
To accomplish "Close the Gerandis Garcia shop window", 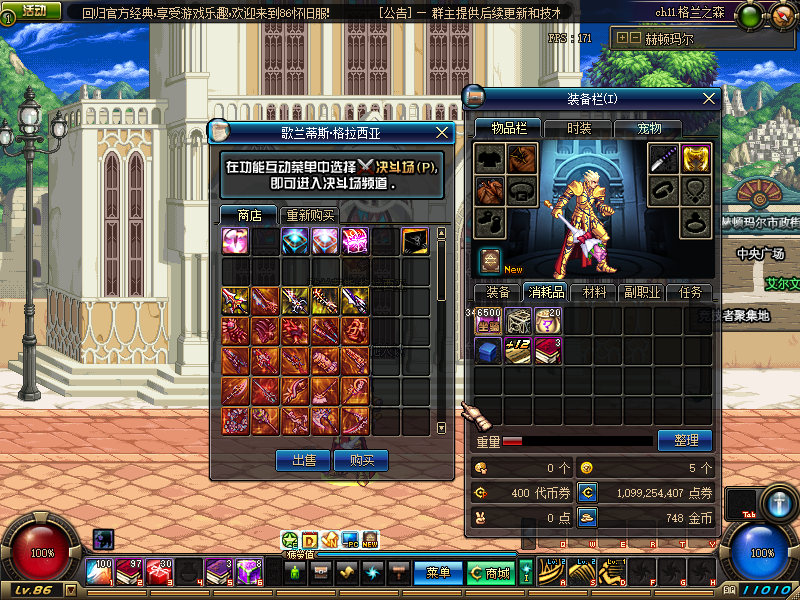I will coord(442,132).
